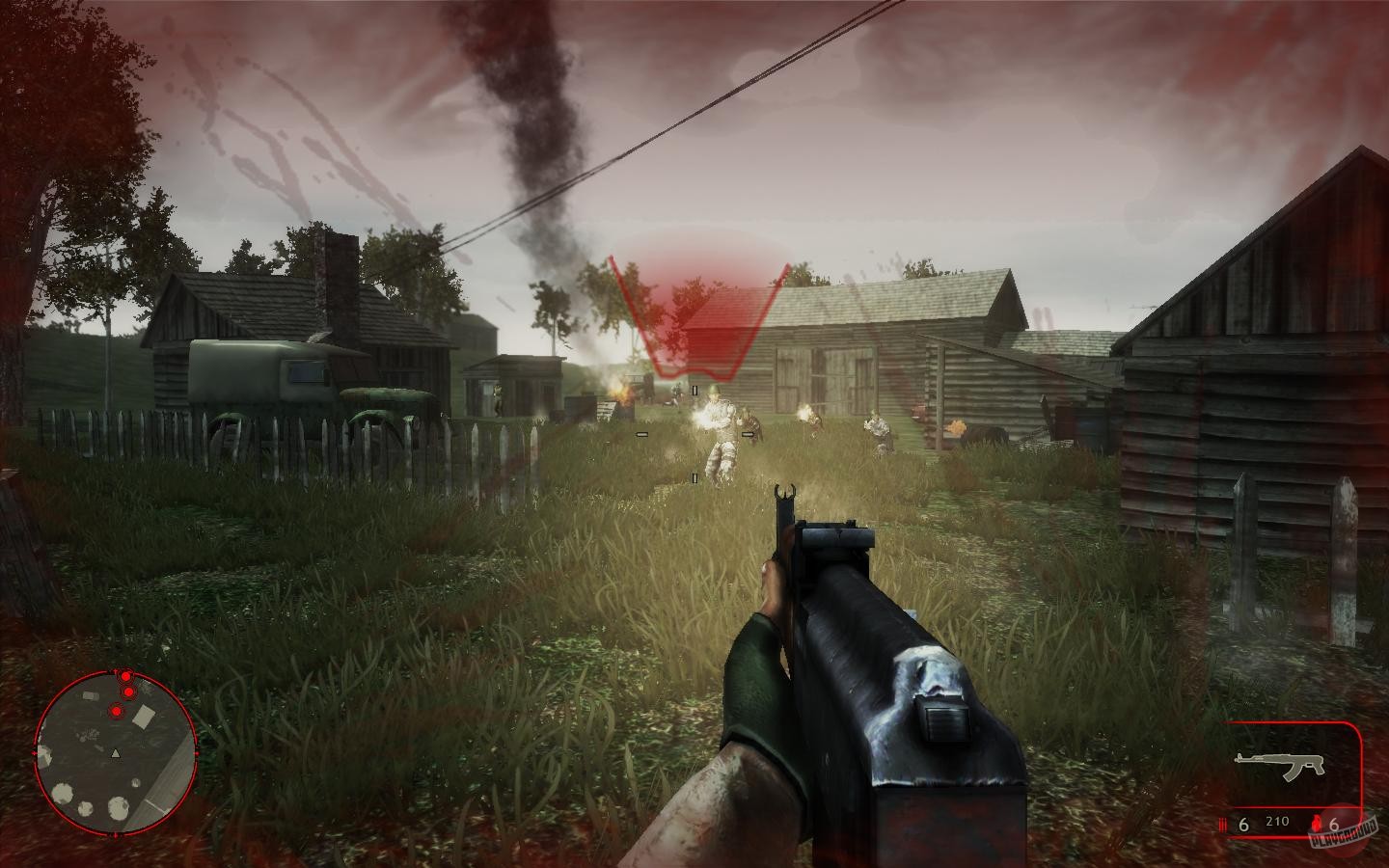The width and height of the screenshot is (1389, 868).
Task: Click the white enemy marker near the burning crate
Action: pos(693,390)
